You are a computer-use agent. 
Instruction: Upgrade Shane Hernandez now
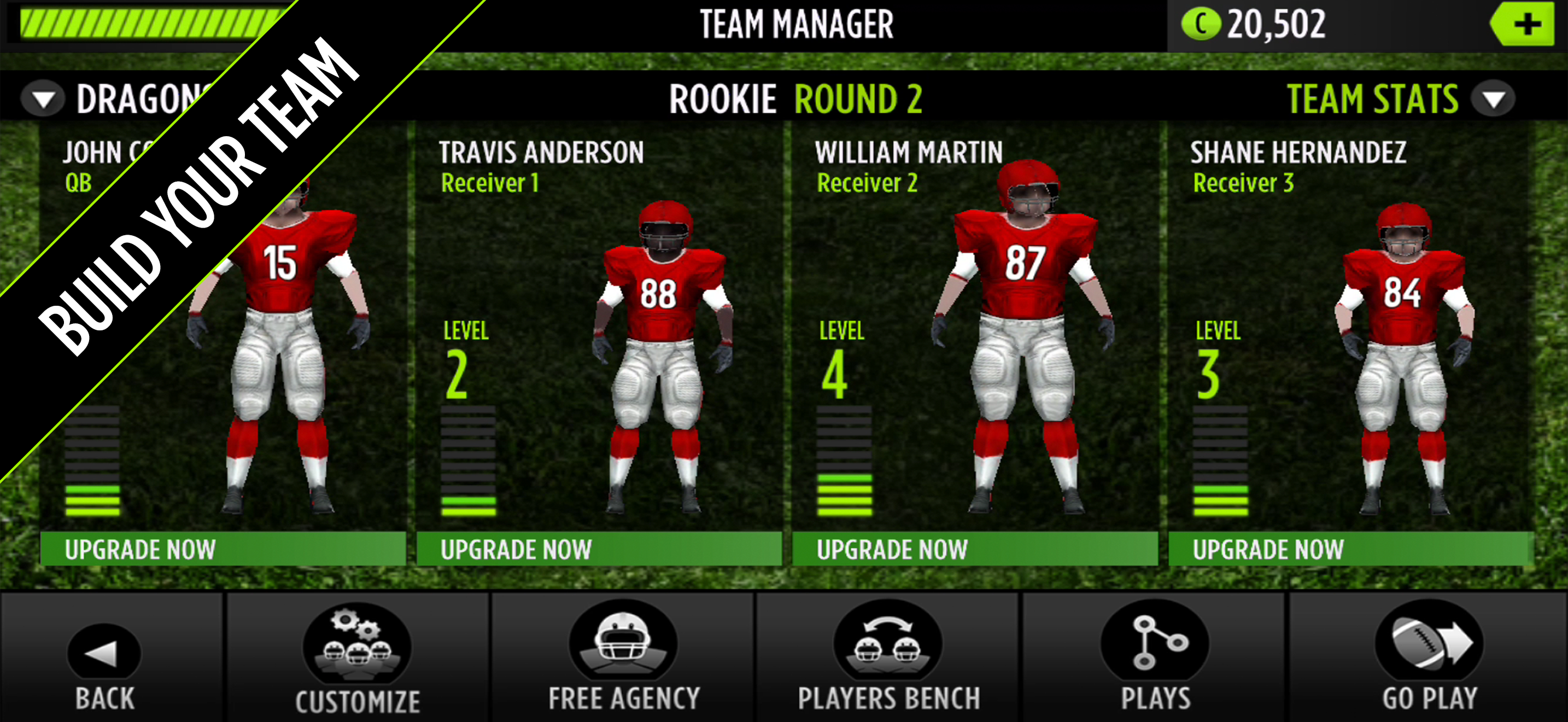coord(1349,549)
